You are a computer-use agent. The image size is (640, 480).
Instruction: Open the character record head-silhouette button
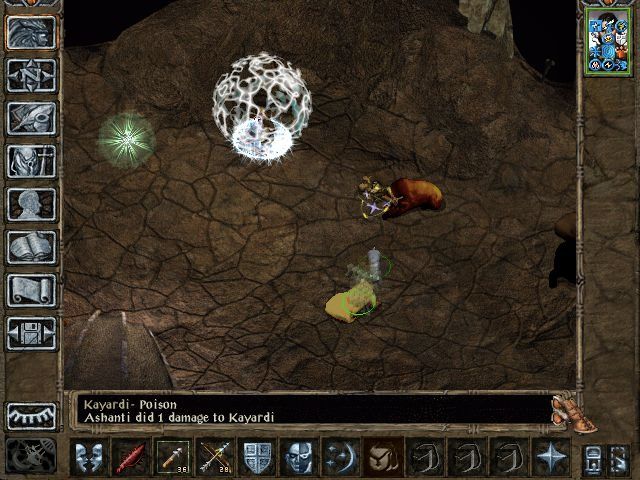(32, 204)
